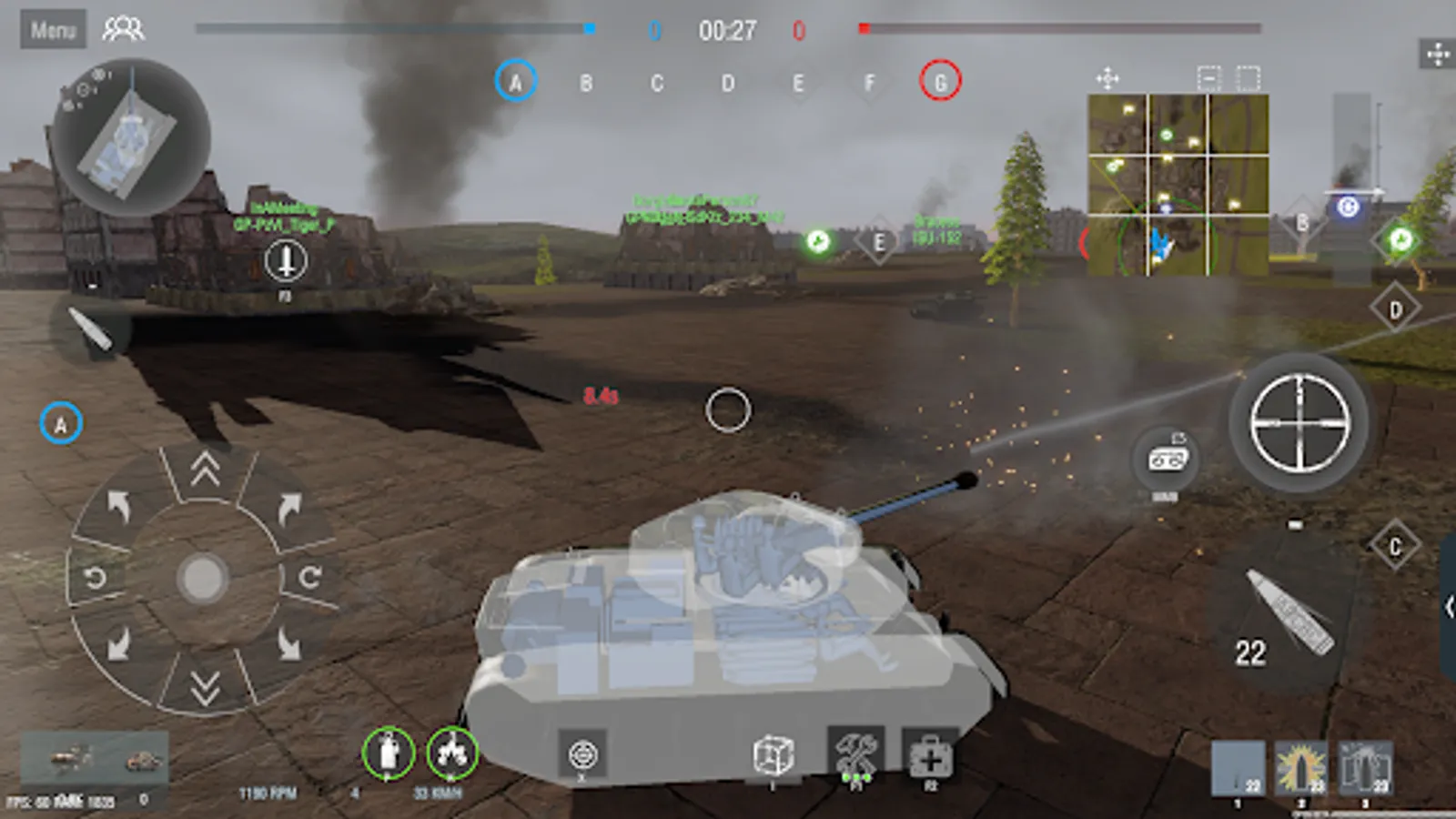Activate the repair tools consumable
Screen dimensions: 1456x819
coord(854,753)
